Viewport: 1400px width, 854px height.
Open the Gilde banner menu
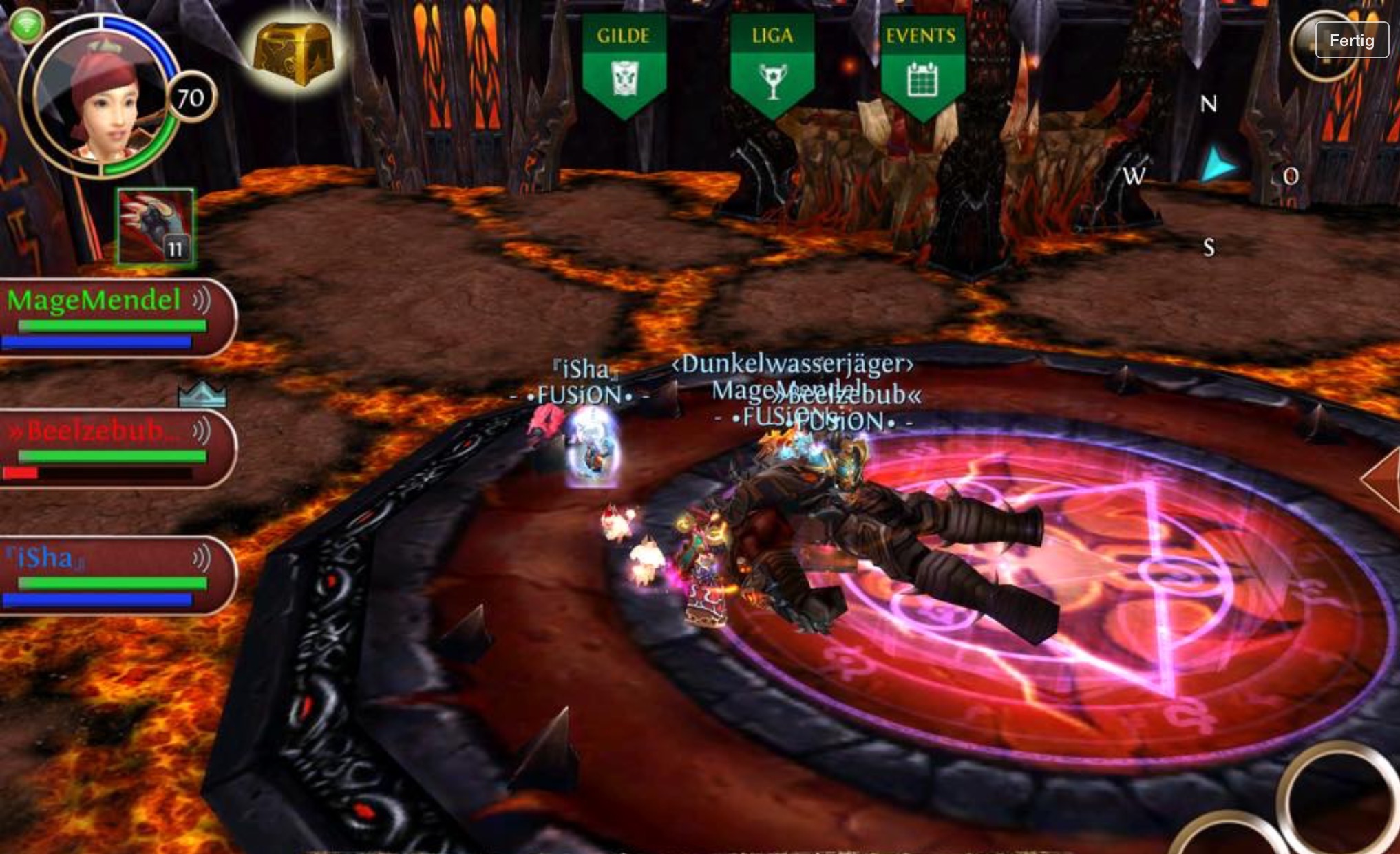pyautogui.click(x=624, y=65)
